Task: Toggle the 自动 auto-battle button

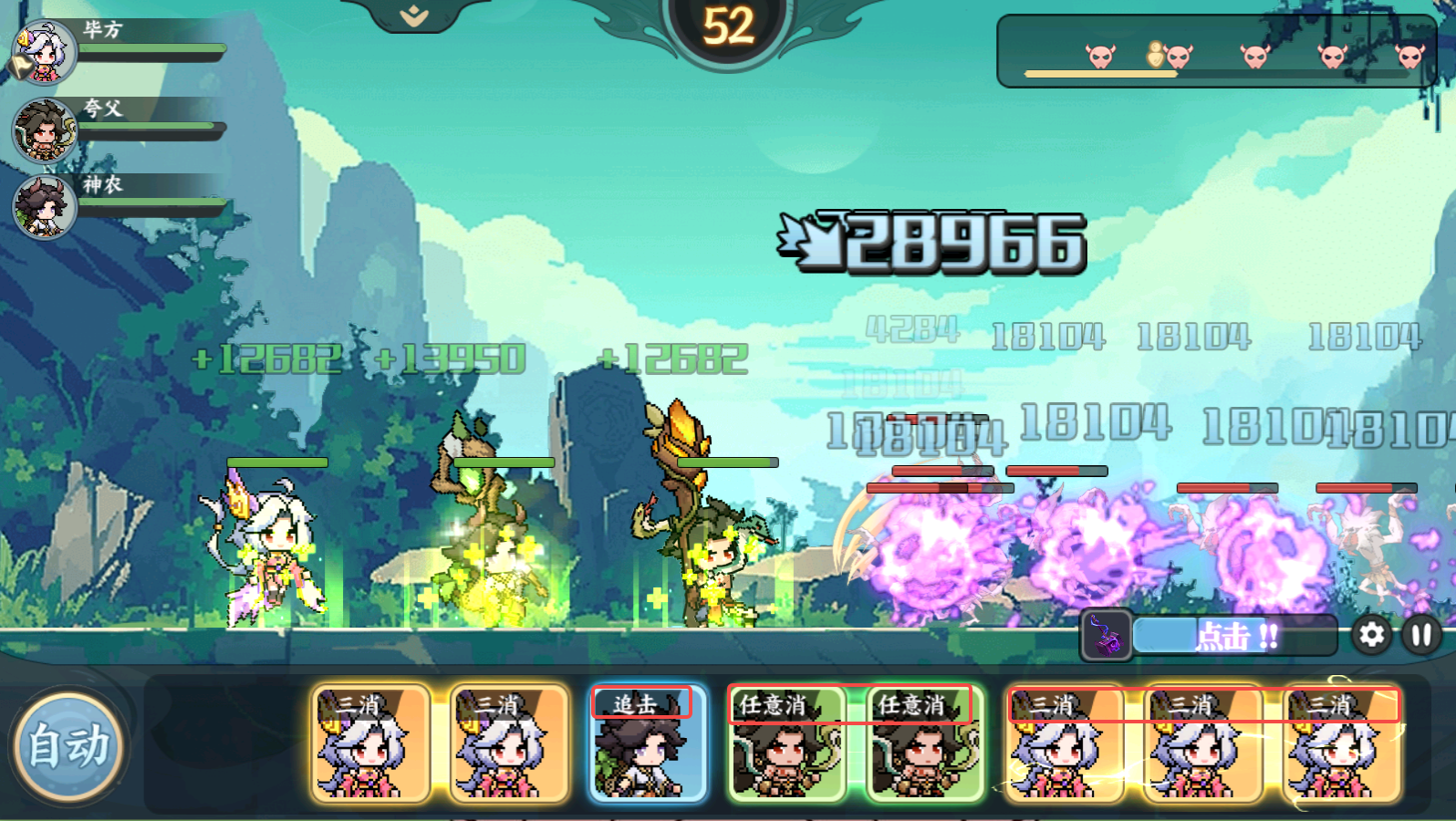Action: [68, 746]
